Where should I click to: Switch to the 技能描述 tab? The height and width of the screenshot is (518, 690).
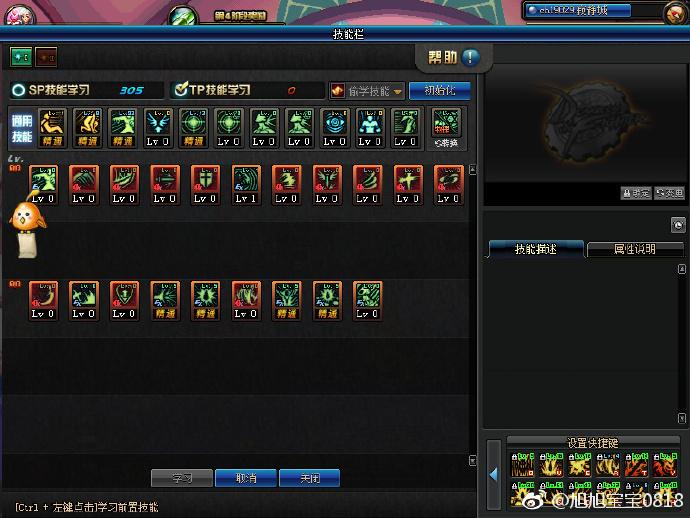coord(535,249)
